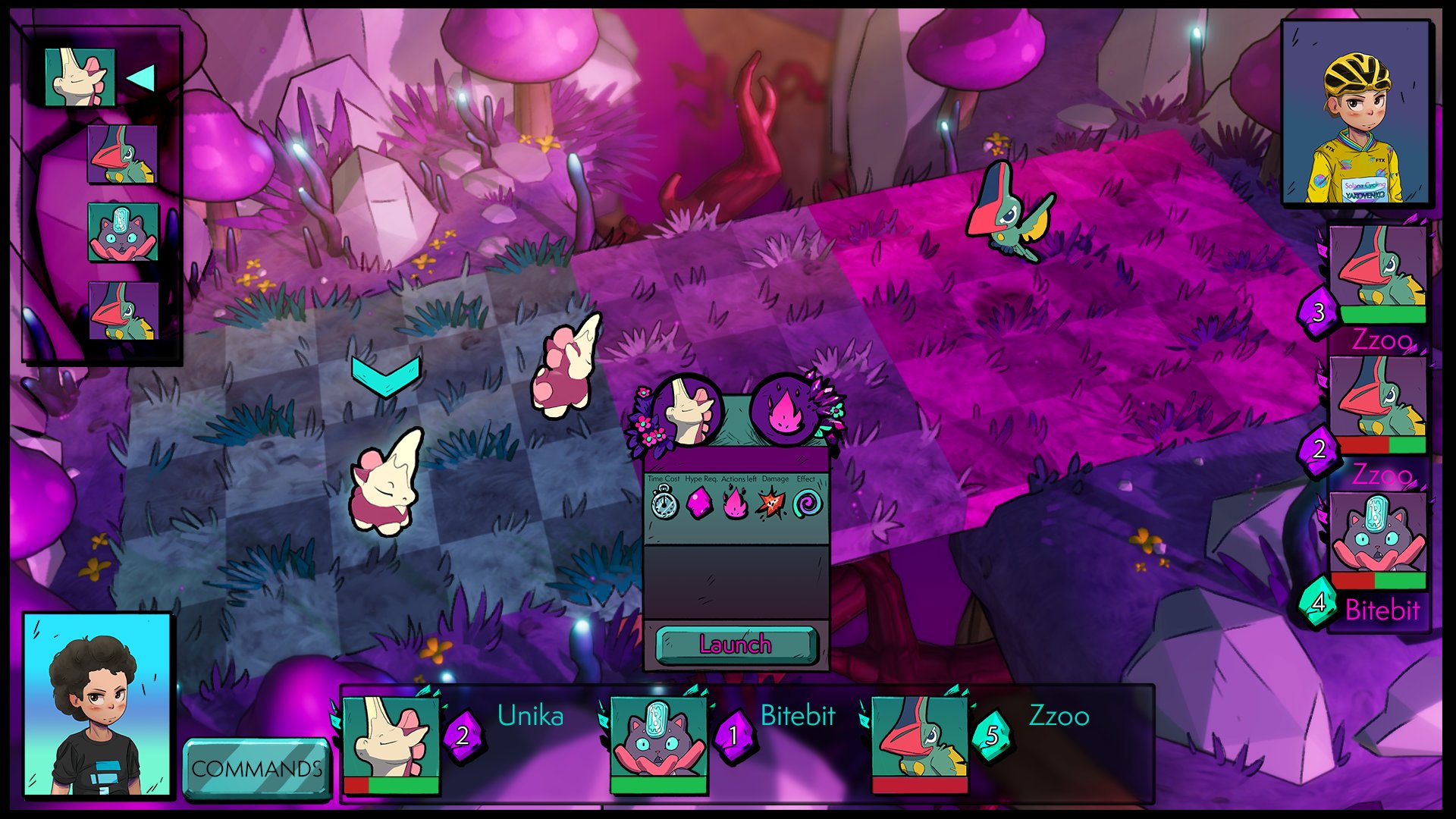Screen dimensions: 1456x819
Task: Select the Bitebit portrait in the turn order
Action: pyautogui.click(x=123, y=231)
